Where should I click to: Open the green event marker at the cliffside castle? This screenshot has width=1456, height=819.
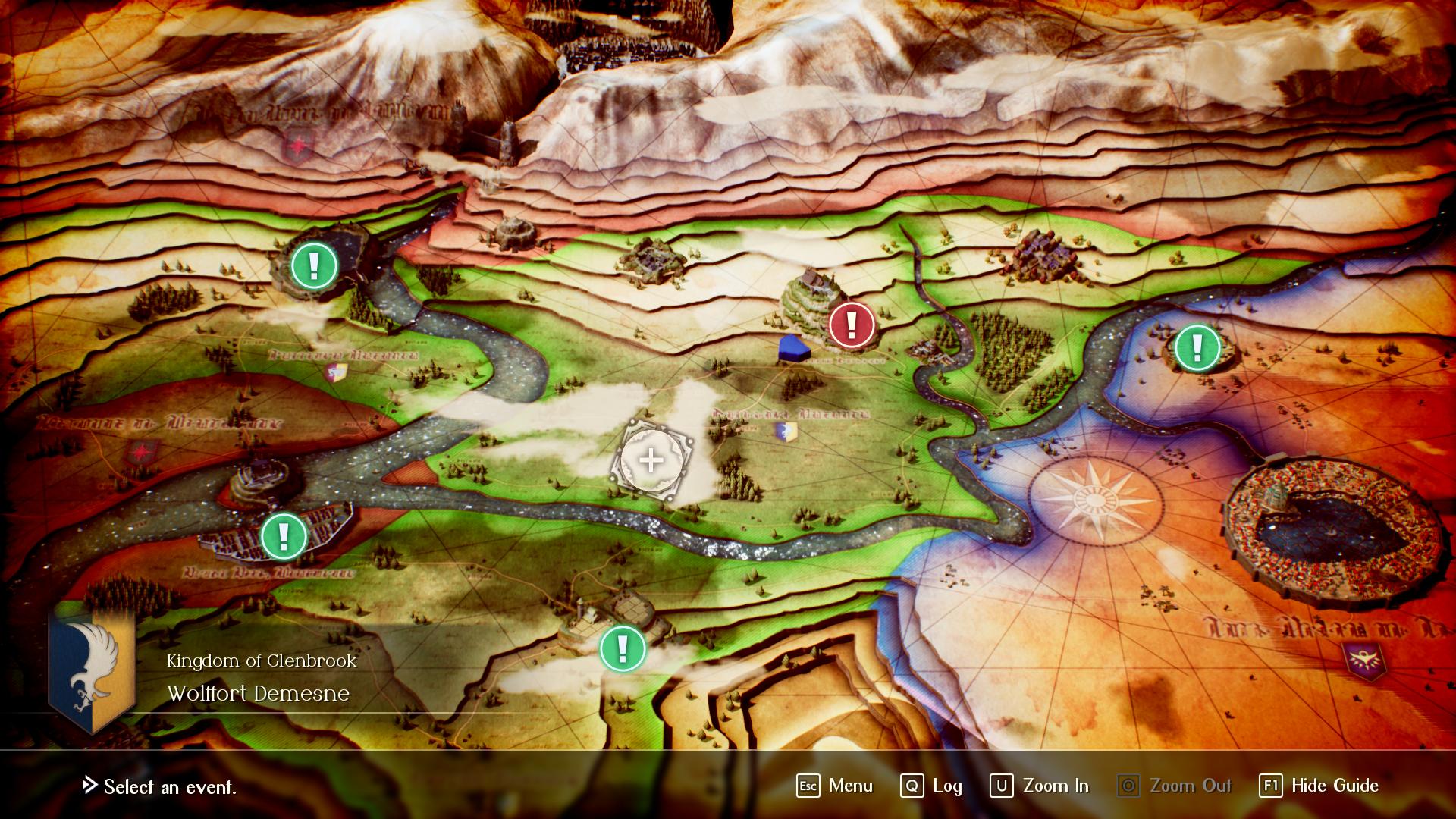pos(314,265)
